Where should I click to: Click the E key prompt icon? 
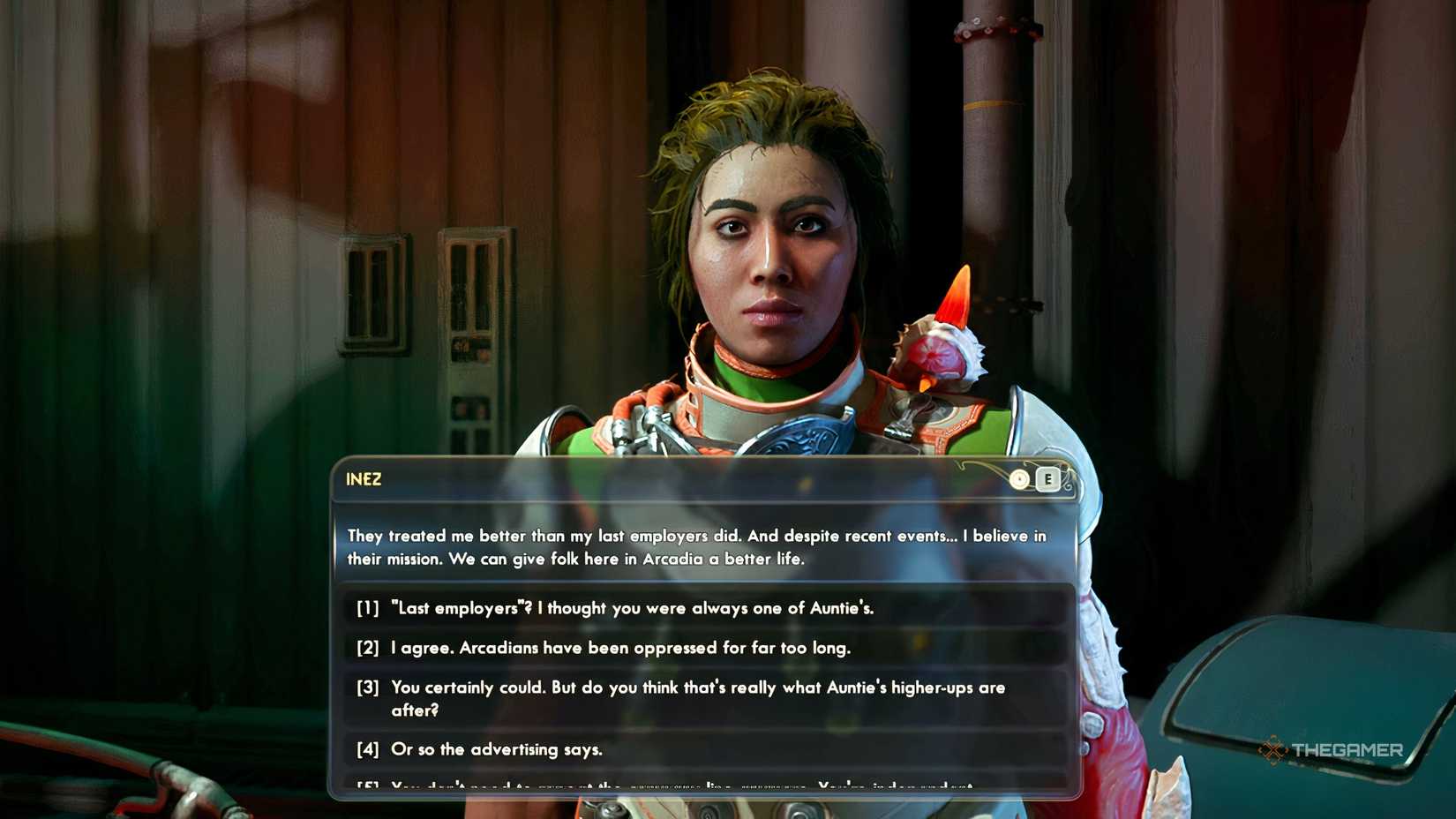coord(1047,478)
